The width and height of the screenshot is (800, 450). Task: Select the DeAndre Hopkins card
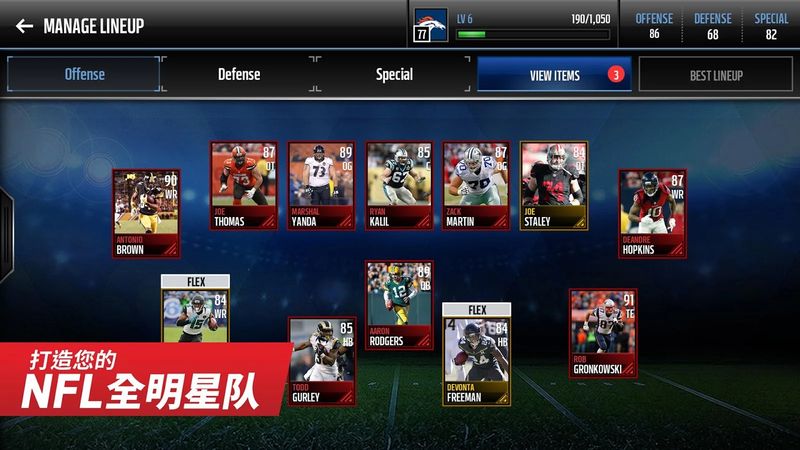(652, 214)
